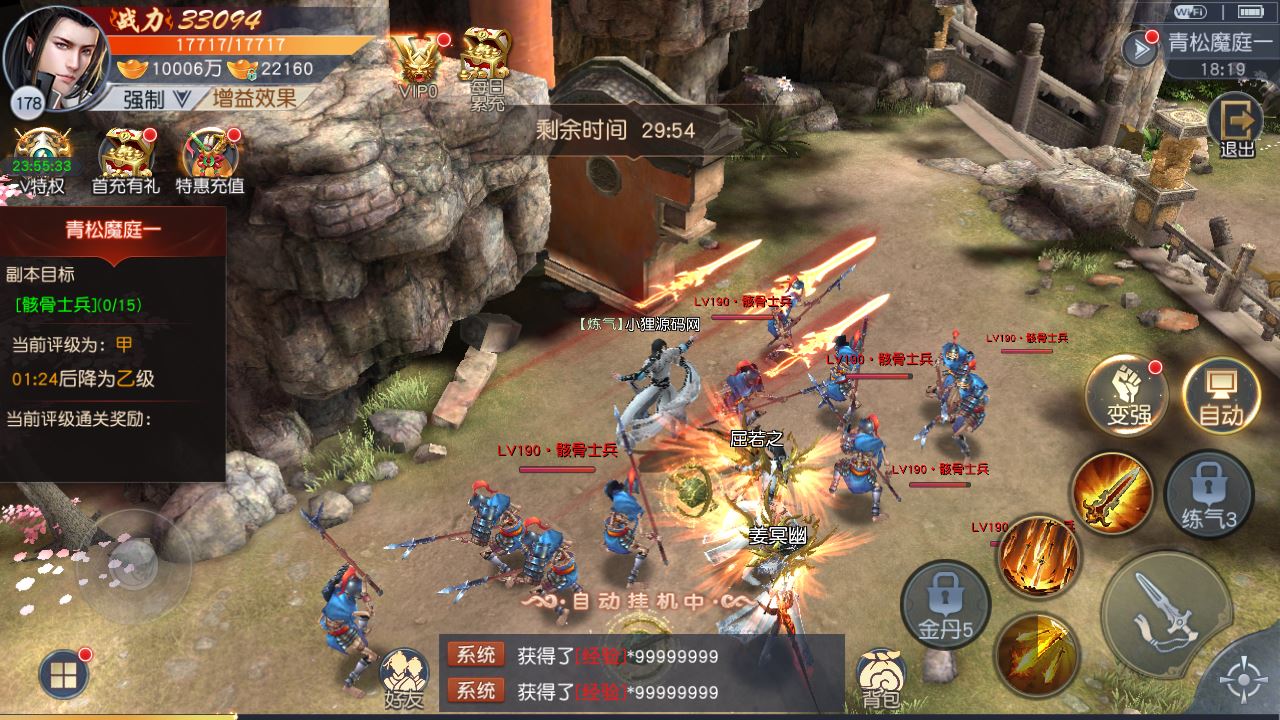Tap the locked 练气3 skill slot
The height and width of the screenshot is (720, 1280).
[1209, 495]
